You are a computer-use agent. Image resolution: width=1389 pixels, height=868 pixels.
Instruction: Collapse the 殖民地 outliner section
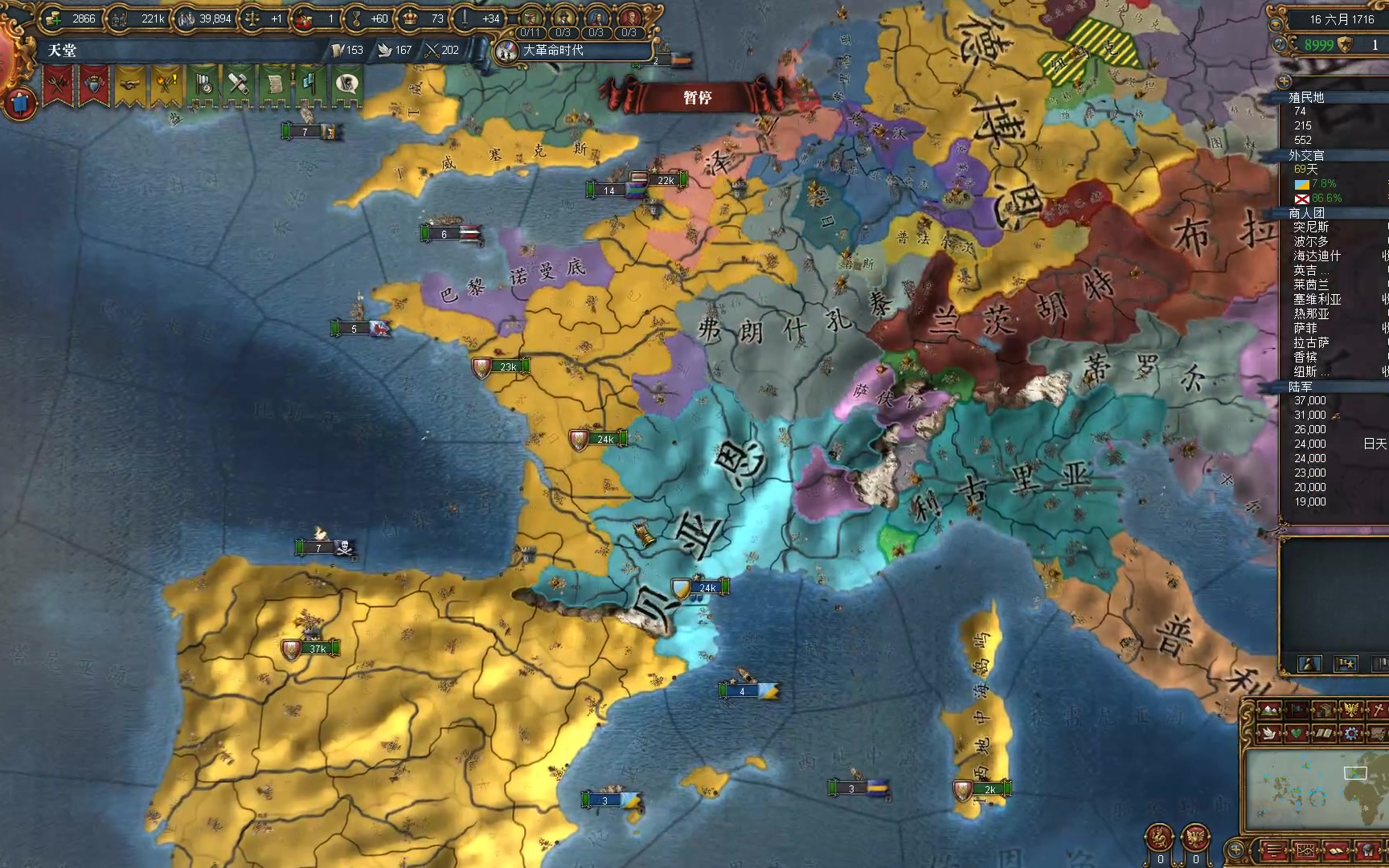pos(1306,97)
